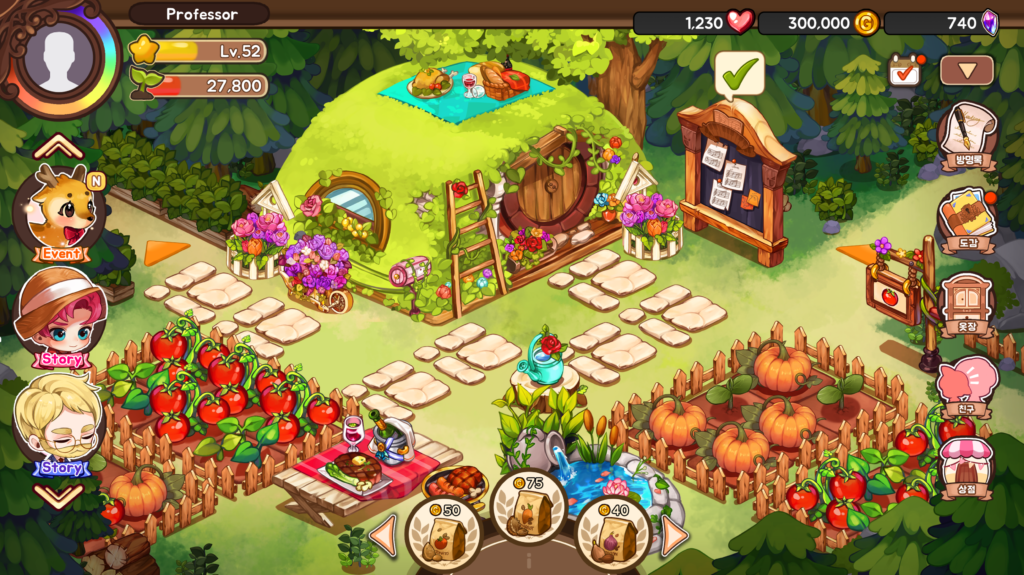Click the green checkmark bubble above the board
The width and height of the screenshot is (1024, 575).
pyautogui.click(x=739, y=73)
